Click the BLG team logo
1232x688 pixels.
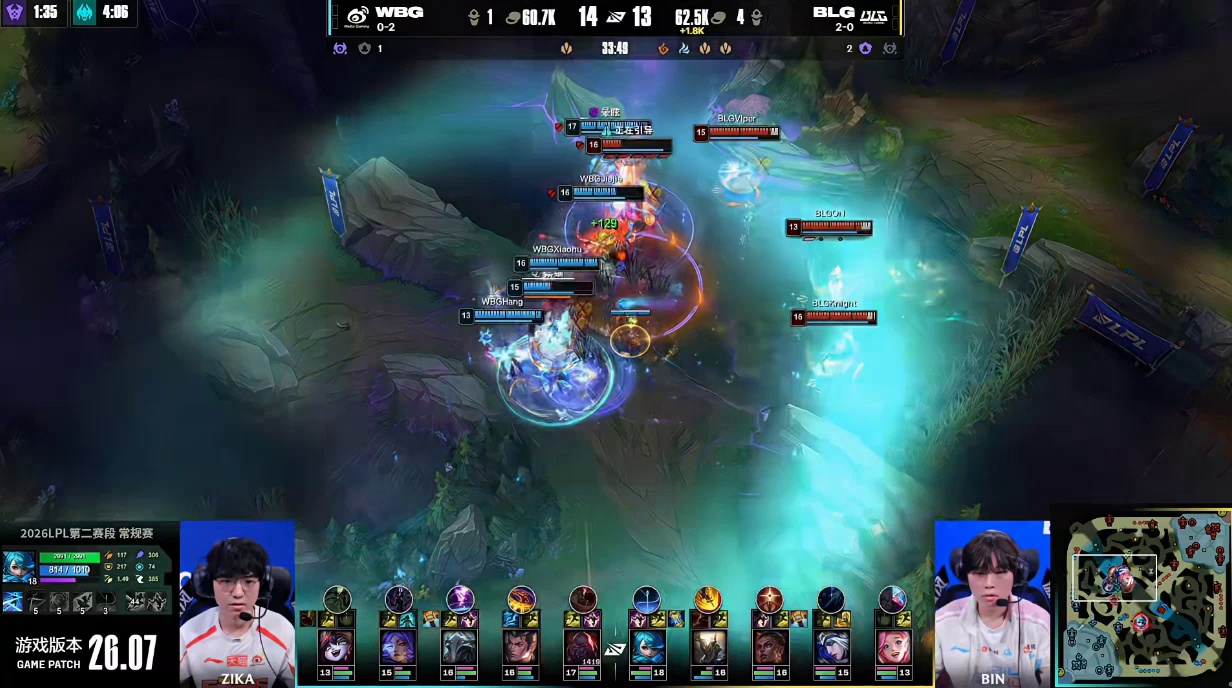point(874,16)
